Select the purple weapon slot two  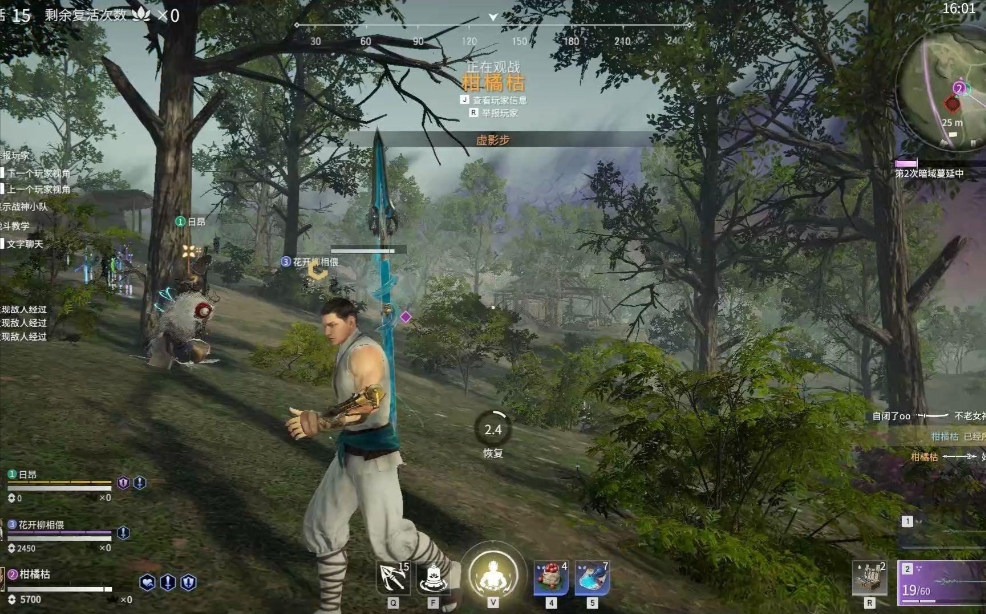(941, 581)
